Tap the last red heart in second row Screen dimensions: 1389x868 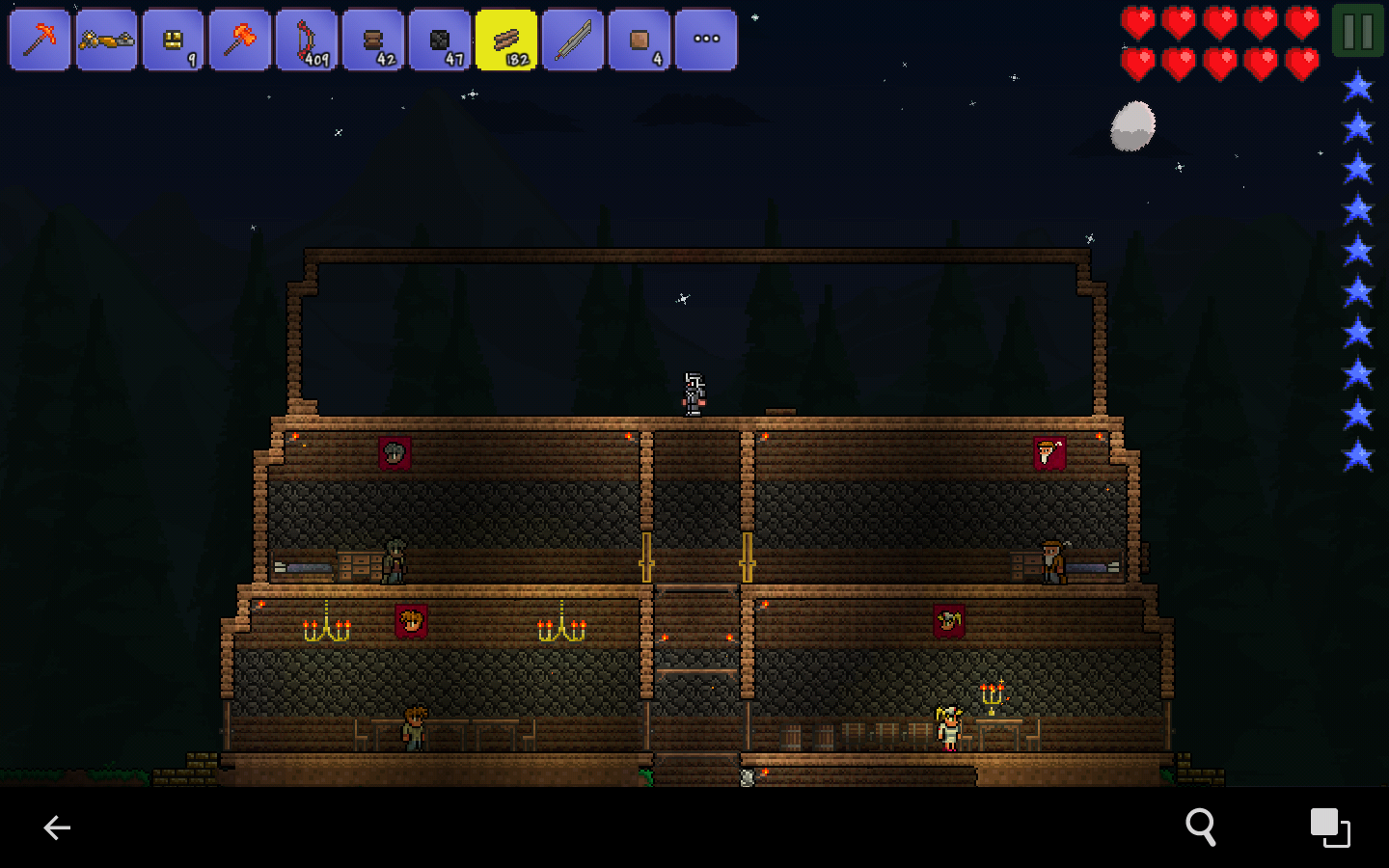click(1303, 62)
